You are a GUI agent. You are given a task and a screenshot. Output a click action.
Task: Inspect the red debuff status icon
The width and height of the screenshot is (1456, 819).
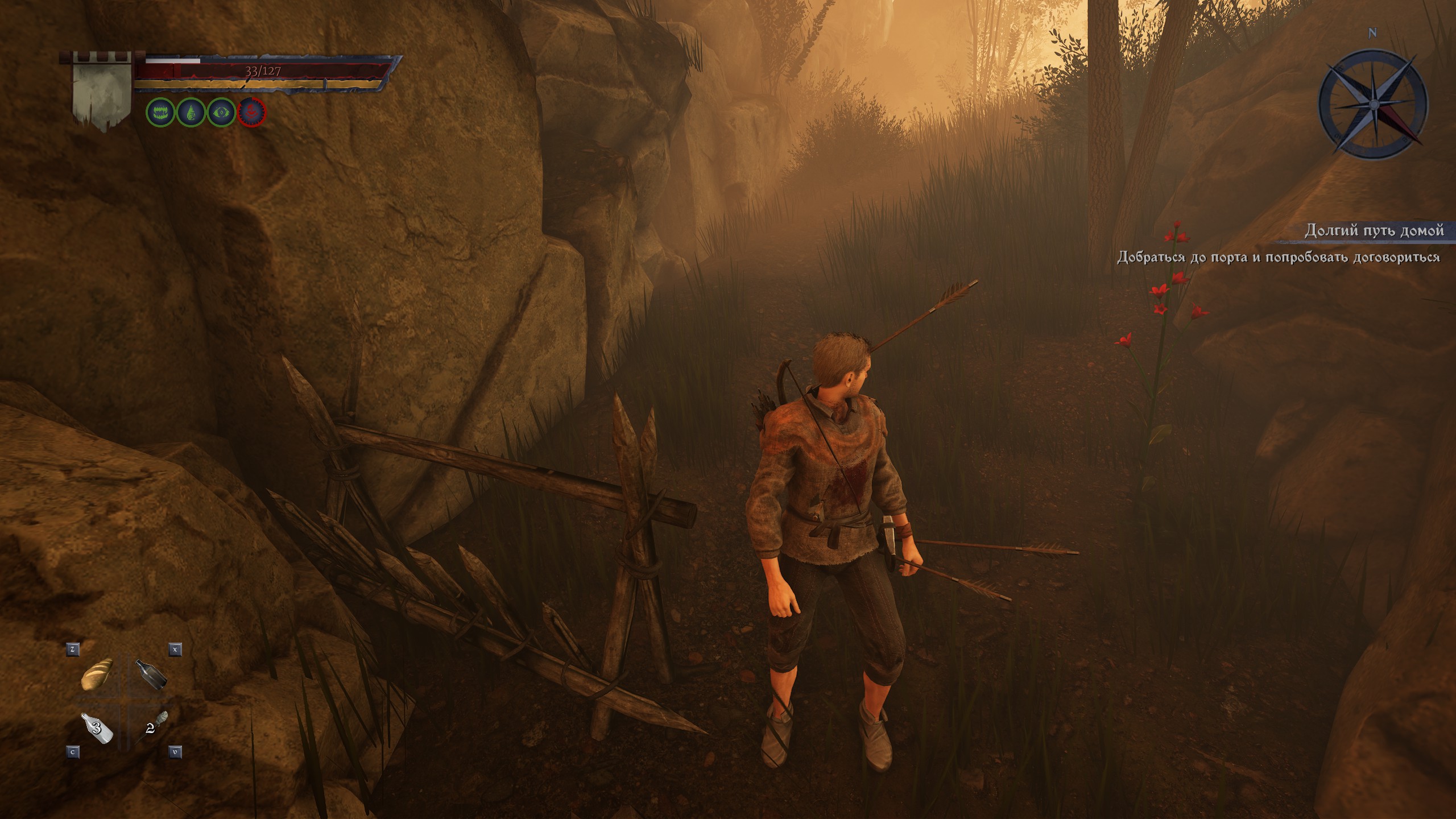(252, 113)
